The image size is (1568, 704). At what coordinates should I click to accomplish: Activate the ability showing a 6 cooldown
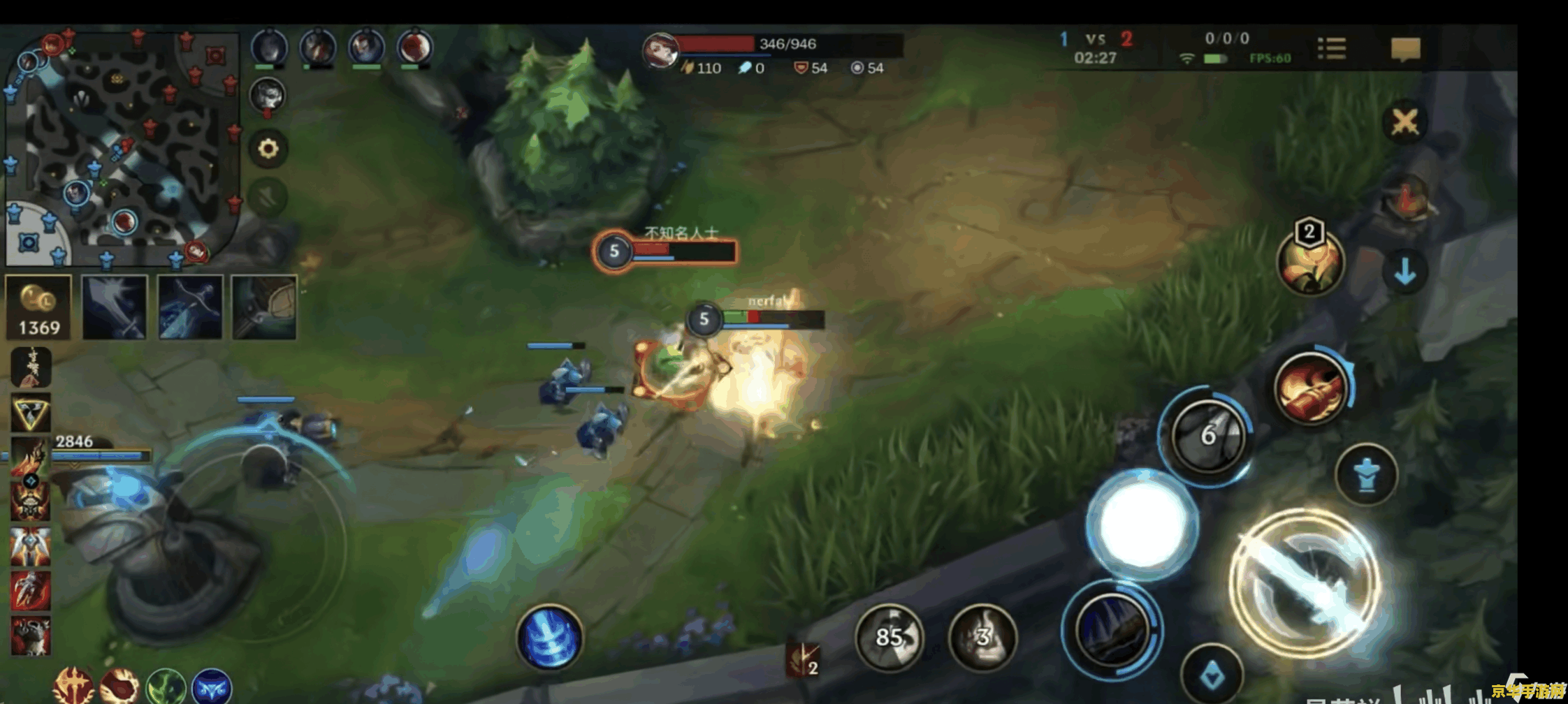tap(1207, 435)
